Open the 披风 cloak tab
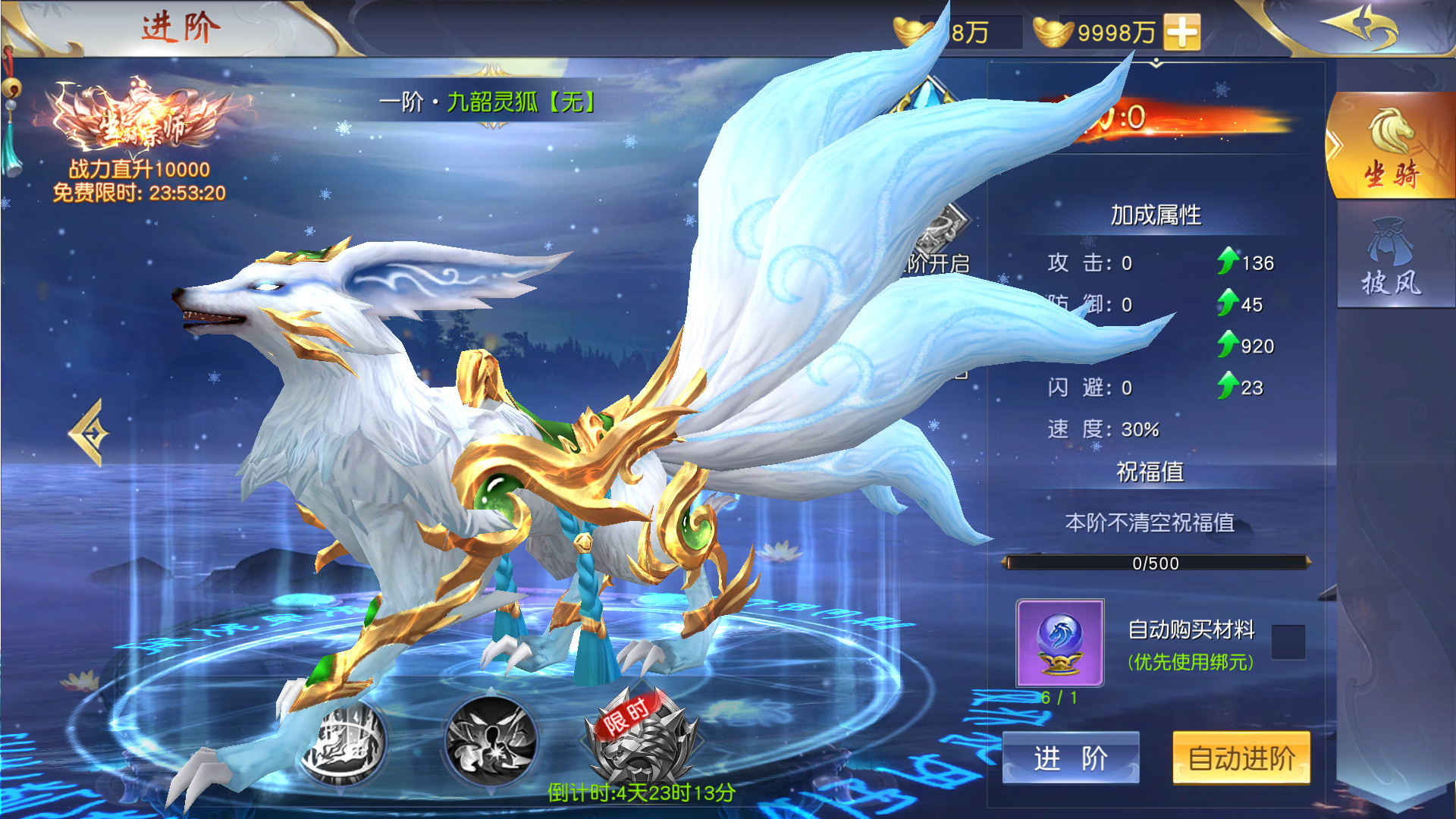1456x819 pixels. point(1391,258)
